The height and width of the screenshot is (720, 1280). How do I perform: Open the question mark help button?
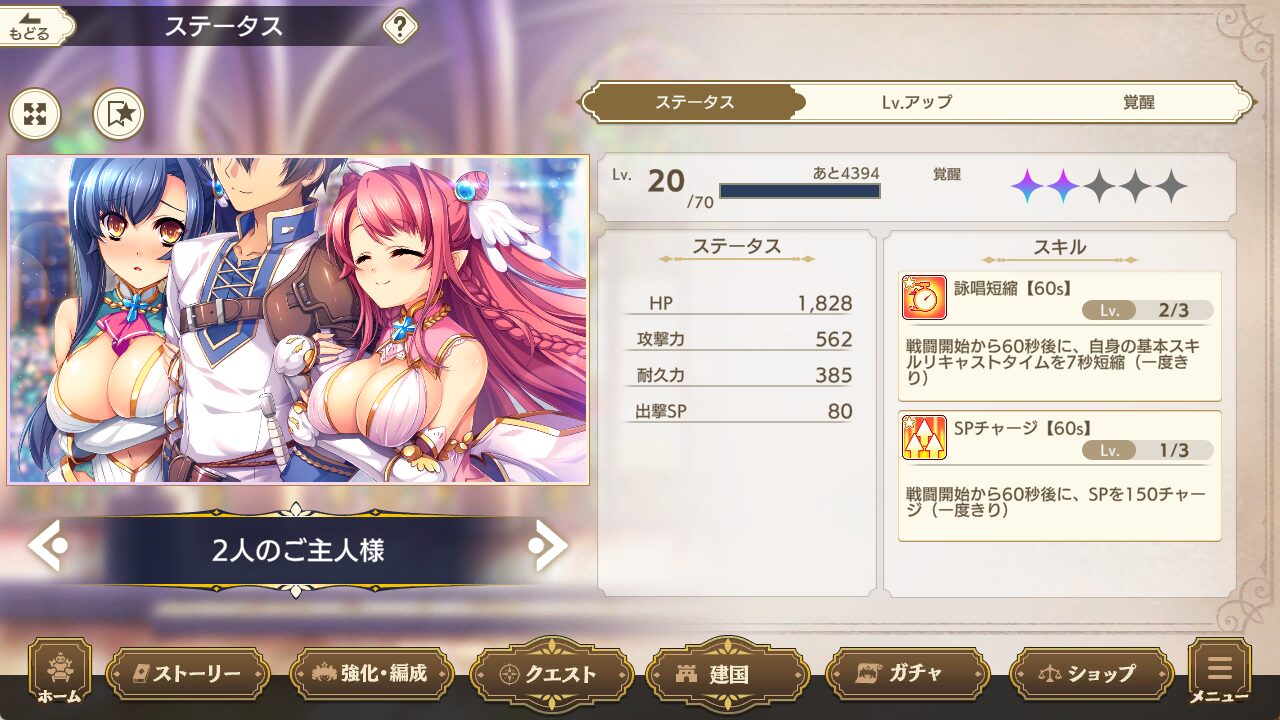point(400,27)
